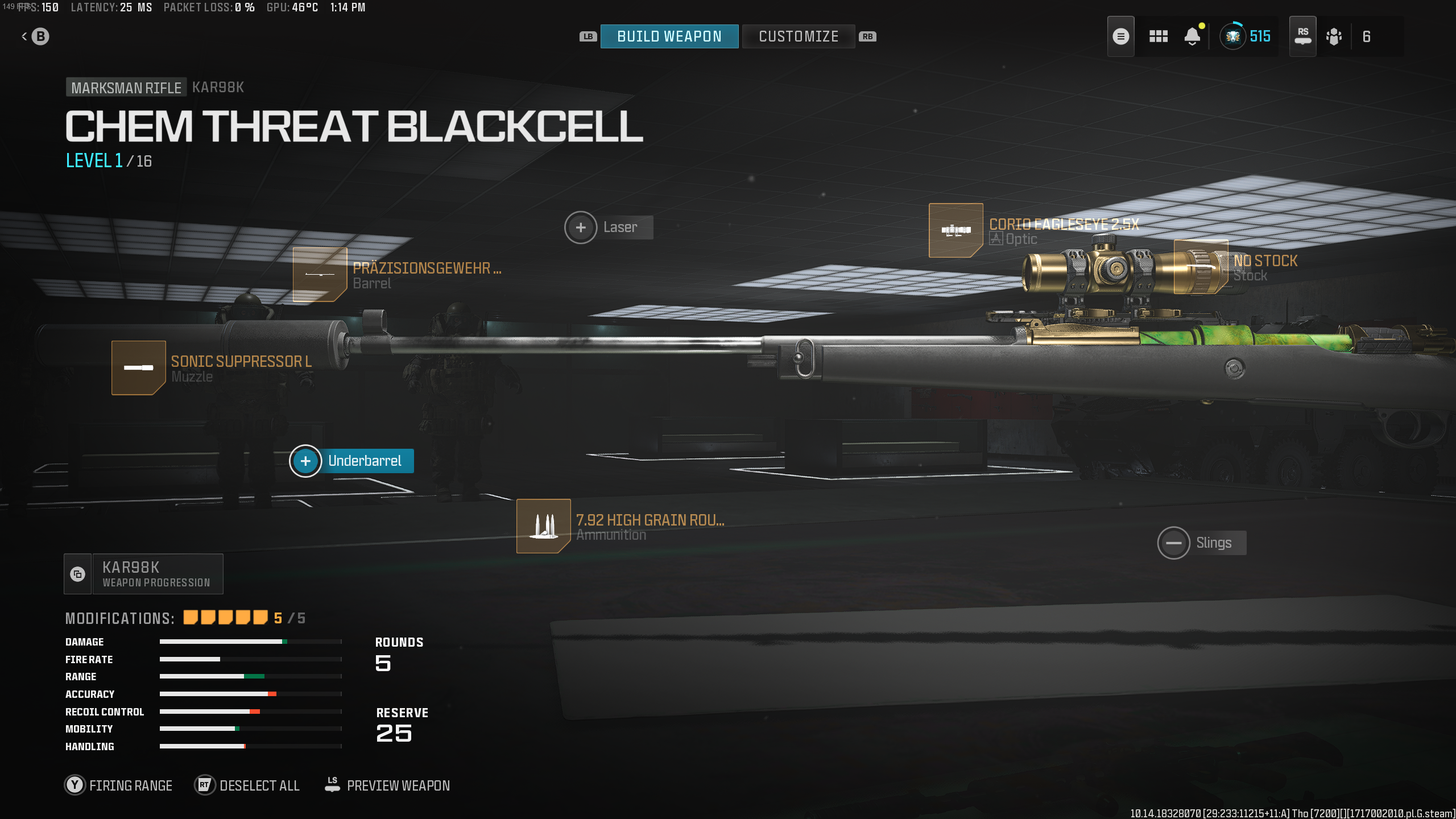Expand the Laser attachment slot
The image size is (1456, 819).
[581, 227]
